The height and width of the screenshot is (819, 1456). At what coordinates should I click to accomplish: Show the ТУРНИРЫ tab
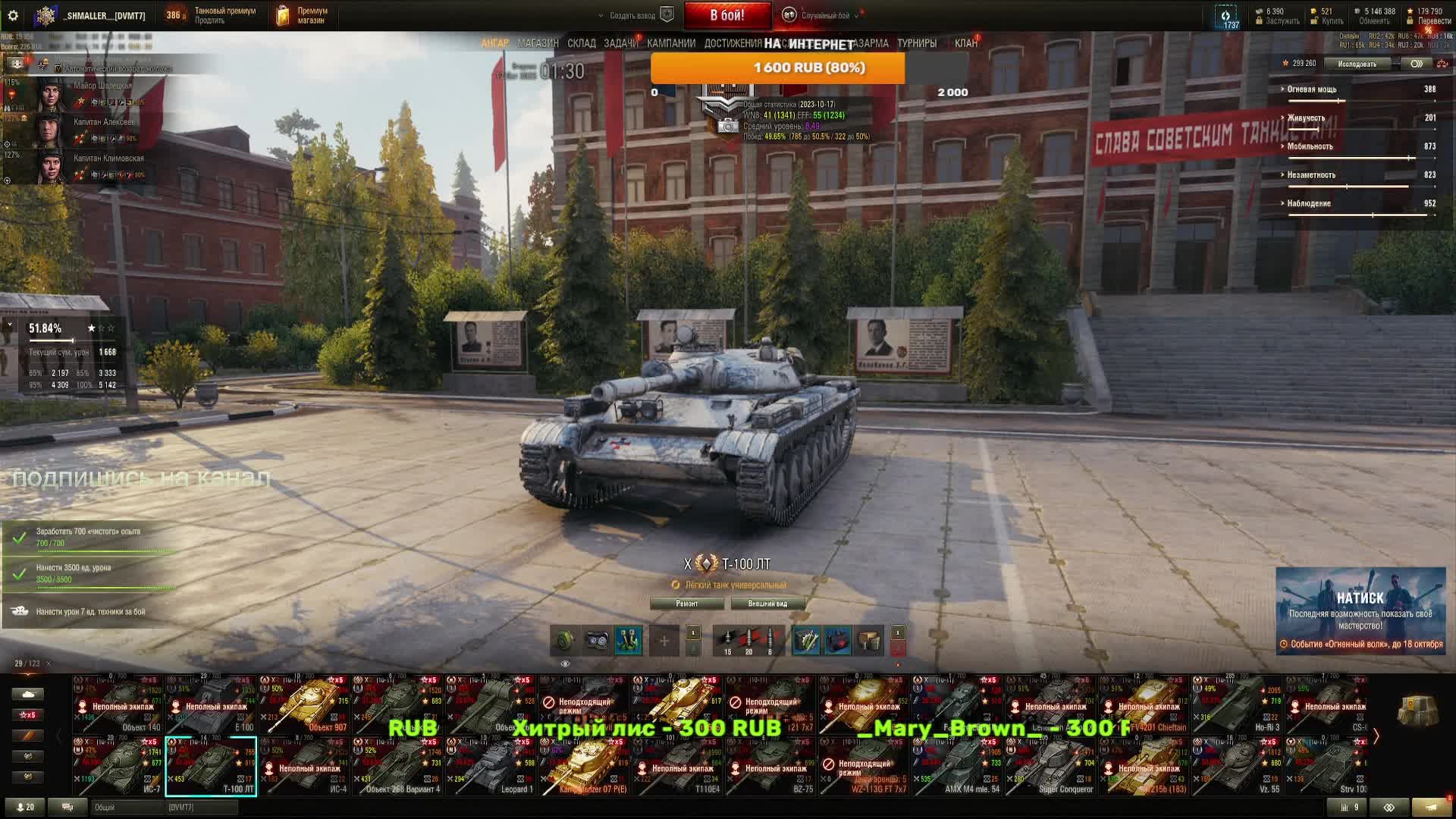[916, 43]
